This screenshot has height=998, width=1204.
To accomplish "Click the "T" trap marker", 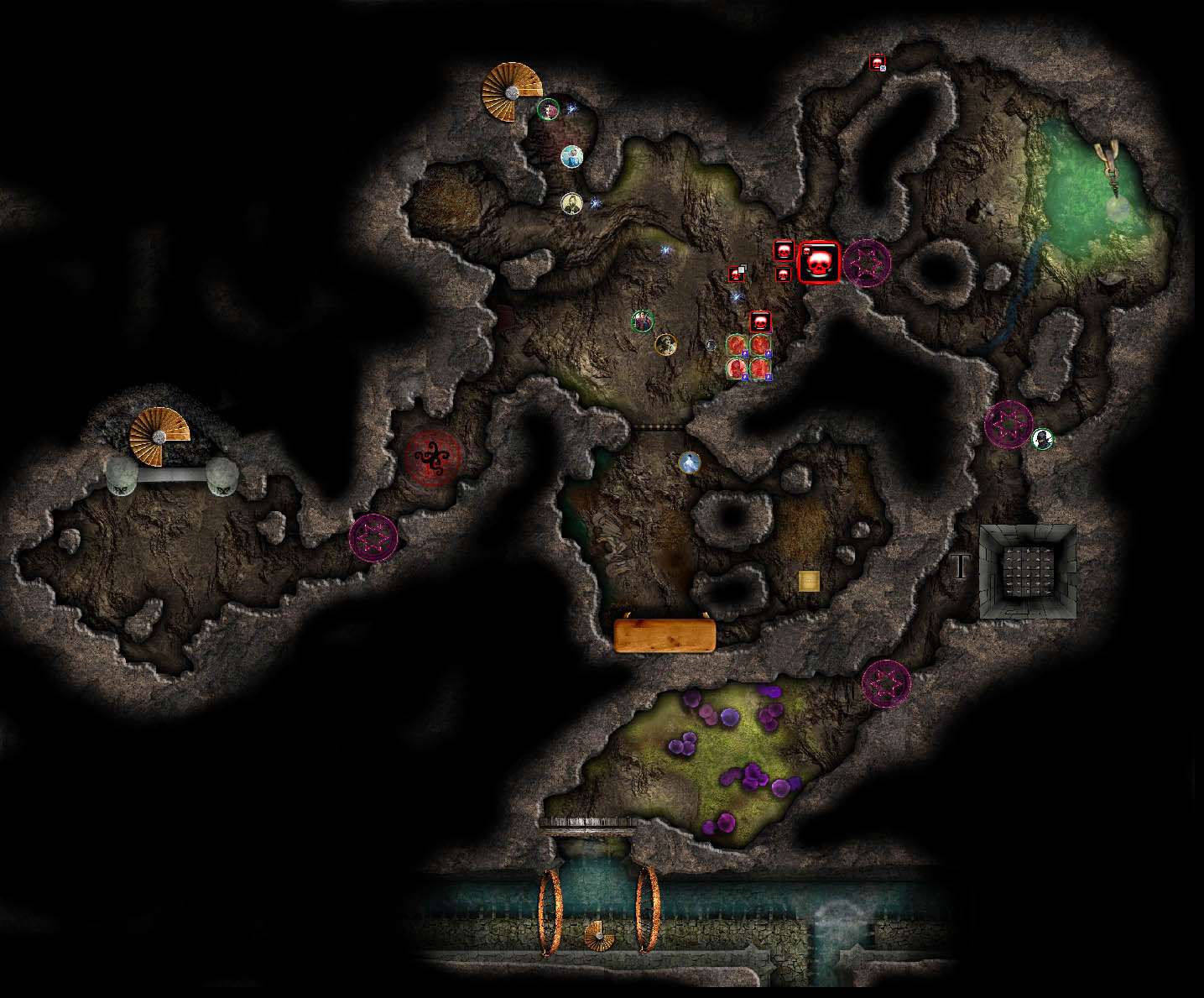I will click(x=960, y=567).
